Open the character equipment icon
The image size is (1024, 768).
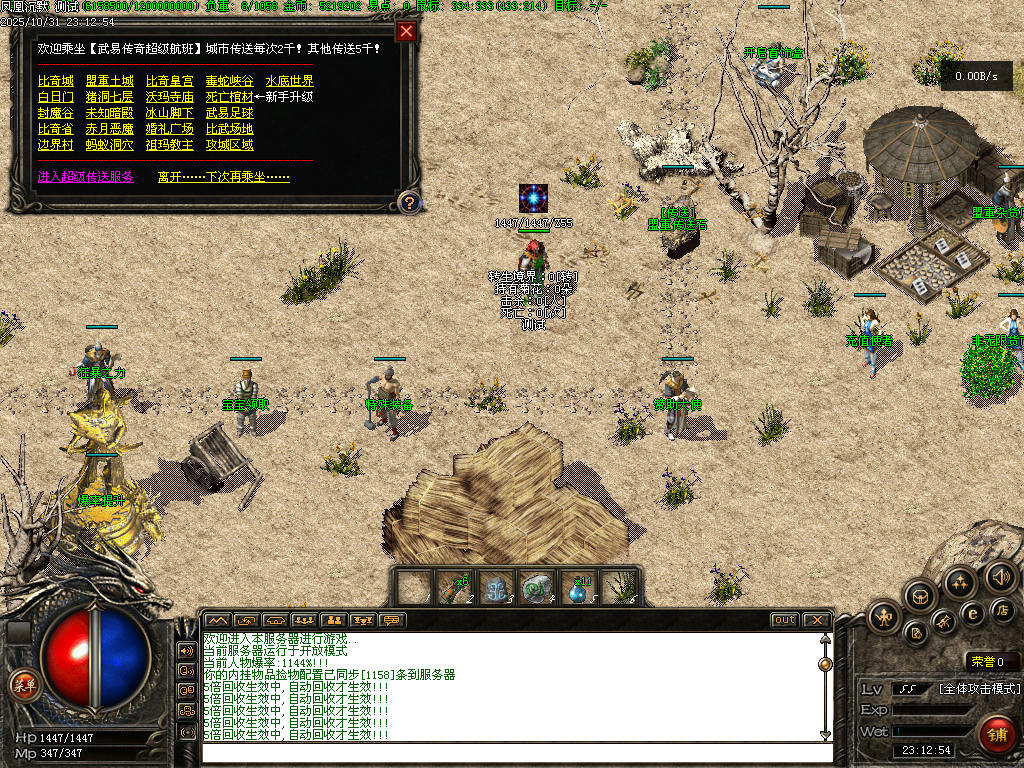click(884, 616)
